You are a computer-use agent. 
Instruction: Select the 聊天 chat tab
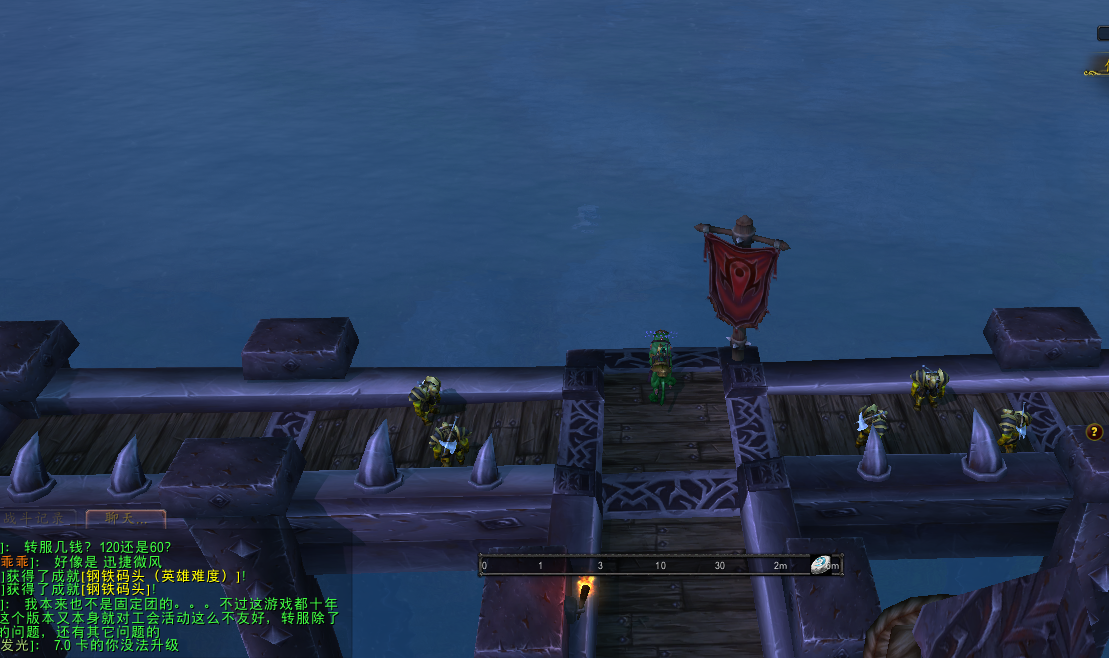(125, 519)
